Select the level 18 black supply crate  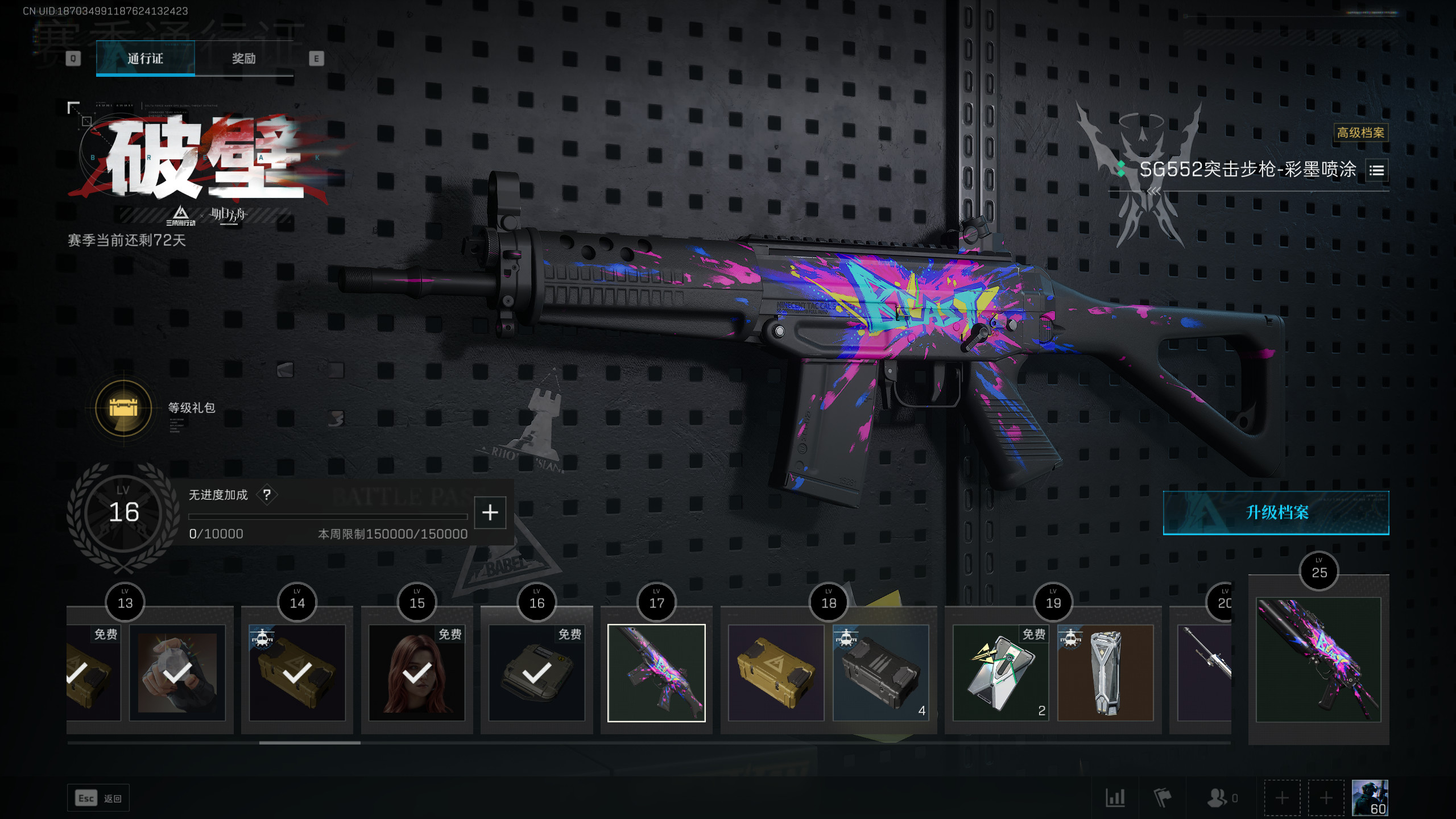point(880,673)
